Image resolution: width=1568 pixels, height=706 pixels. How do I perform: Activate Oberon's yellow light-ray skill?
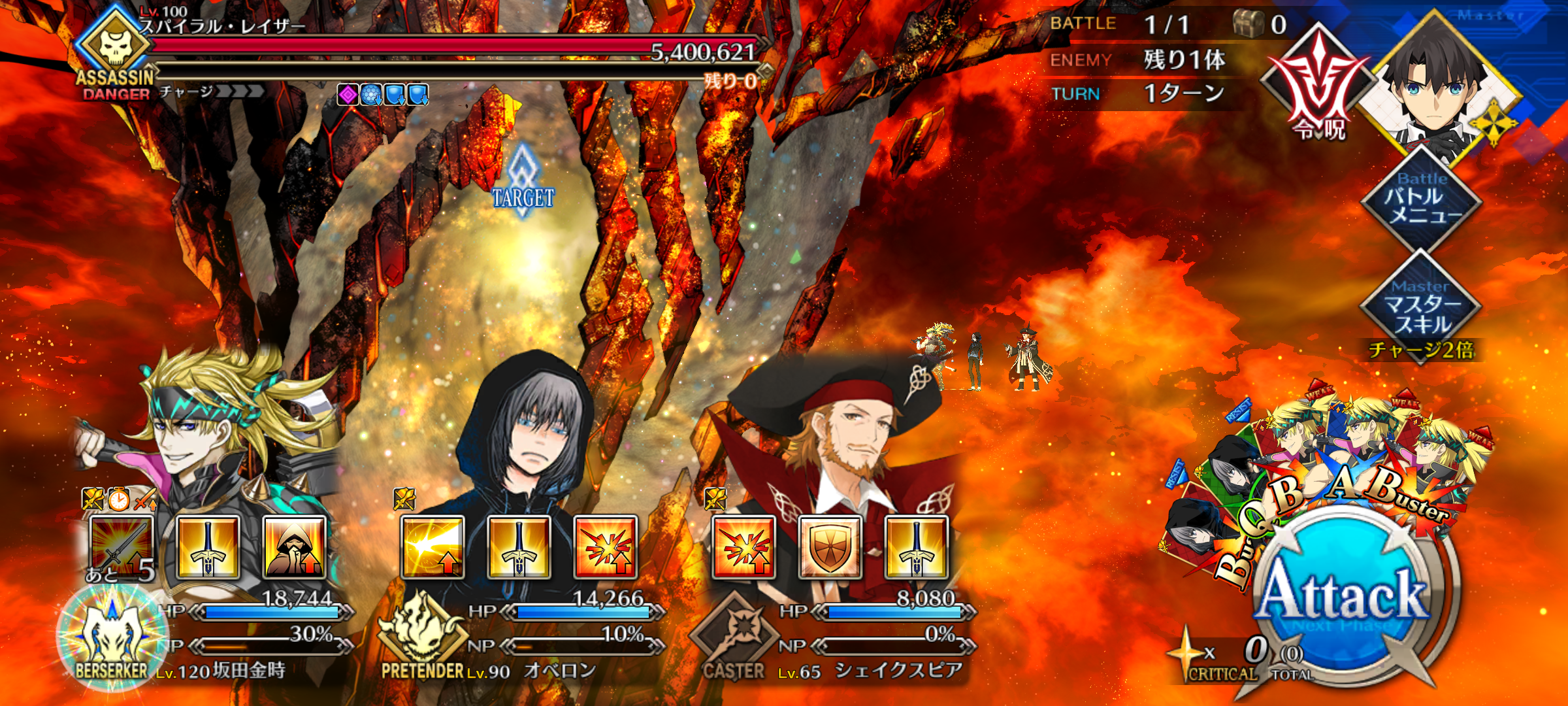click(433, 547)
